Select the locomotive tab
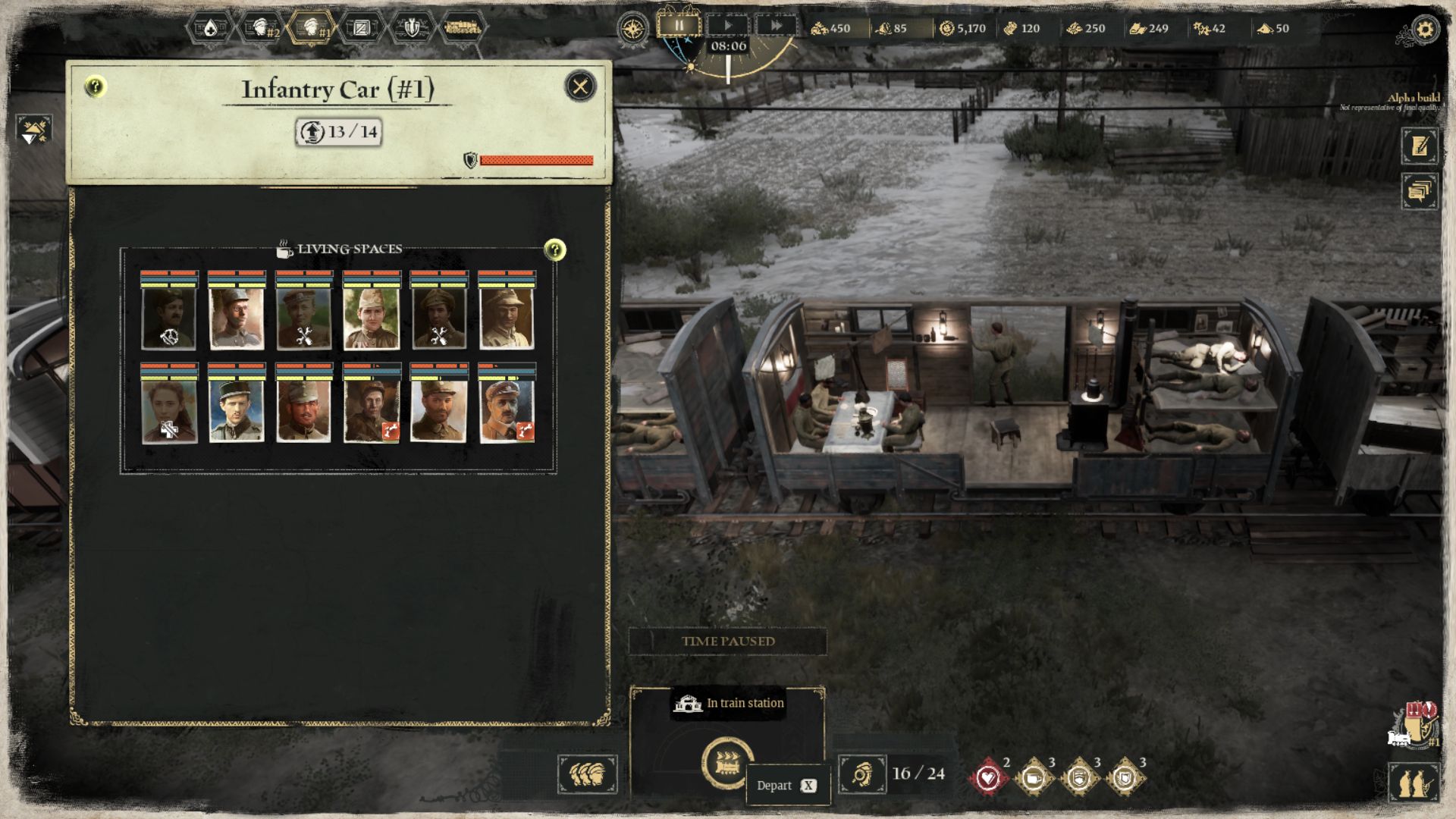This screenshot has height=819, width=1456. [462, 29]
